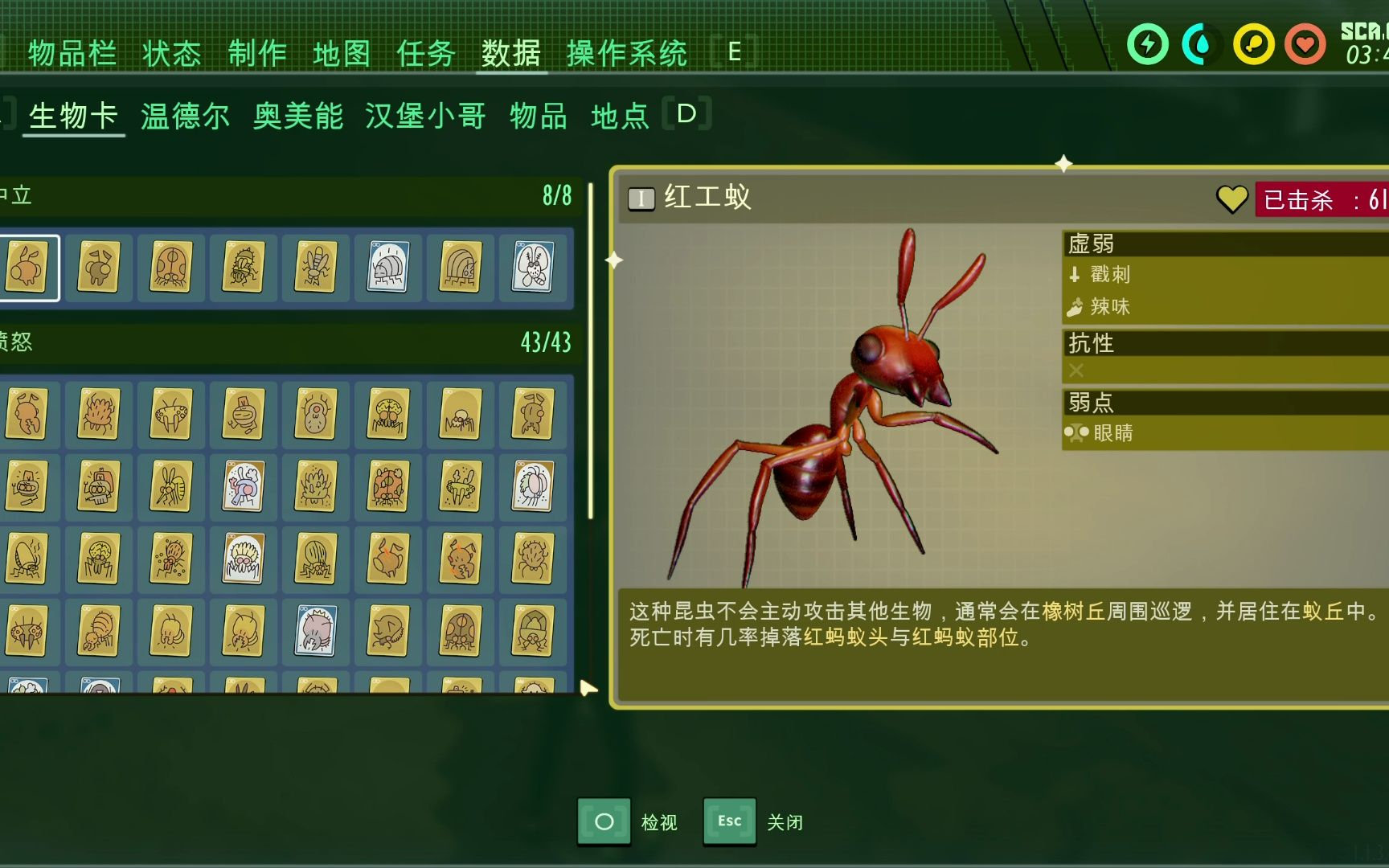Toggle the yellow heart favorite on 红工蚁 card
This screenshot has height=868, width=1389.
click(1231, 199)
